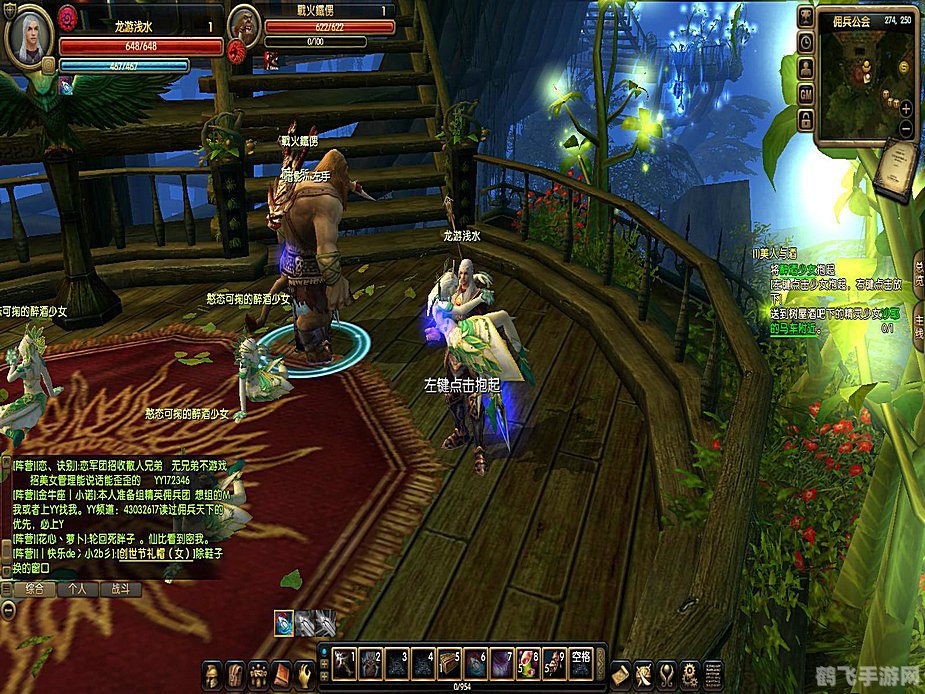This screenshot has height=694, width=925.
Task: Click the player portrait 龙游浅水
Action: click(29, 36)
